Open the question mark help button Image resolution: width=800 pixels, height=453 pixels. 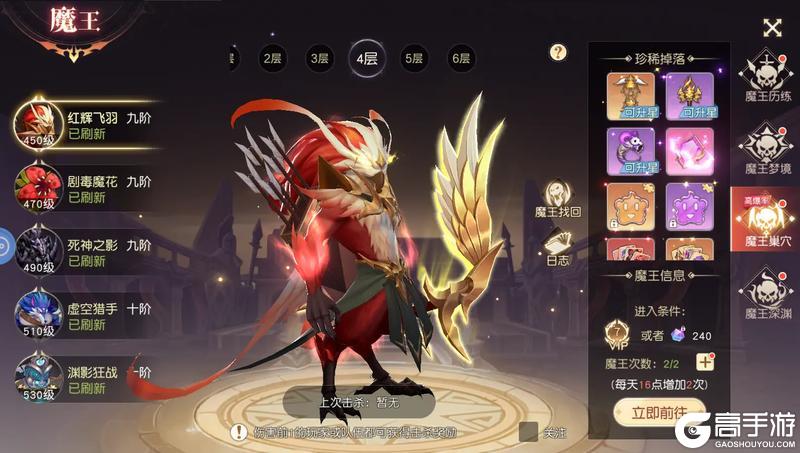[559, 52]
